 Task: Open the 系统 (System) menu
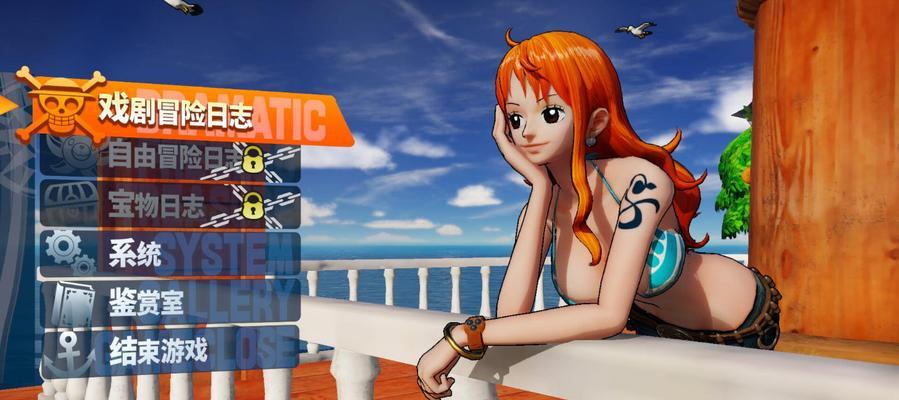pyautogui.click(x=170, y=253)
